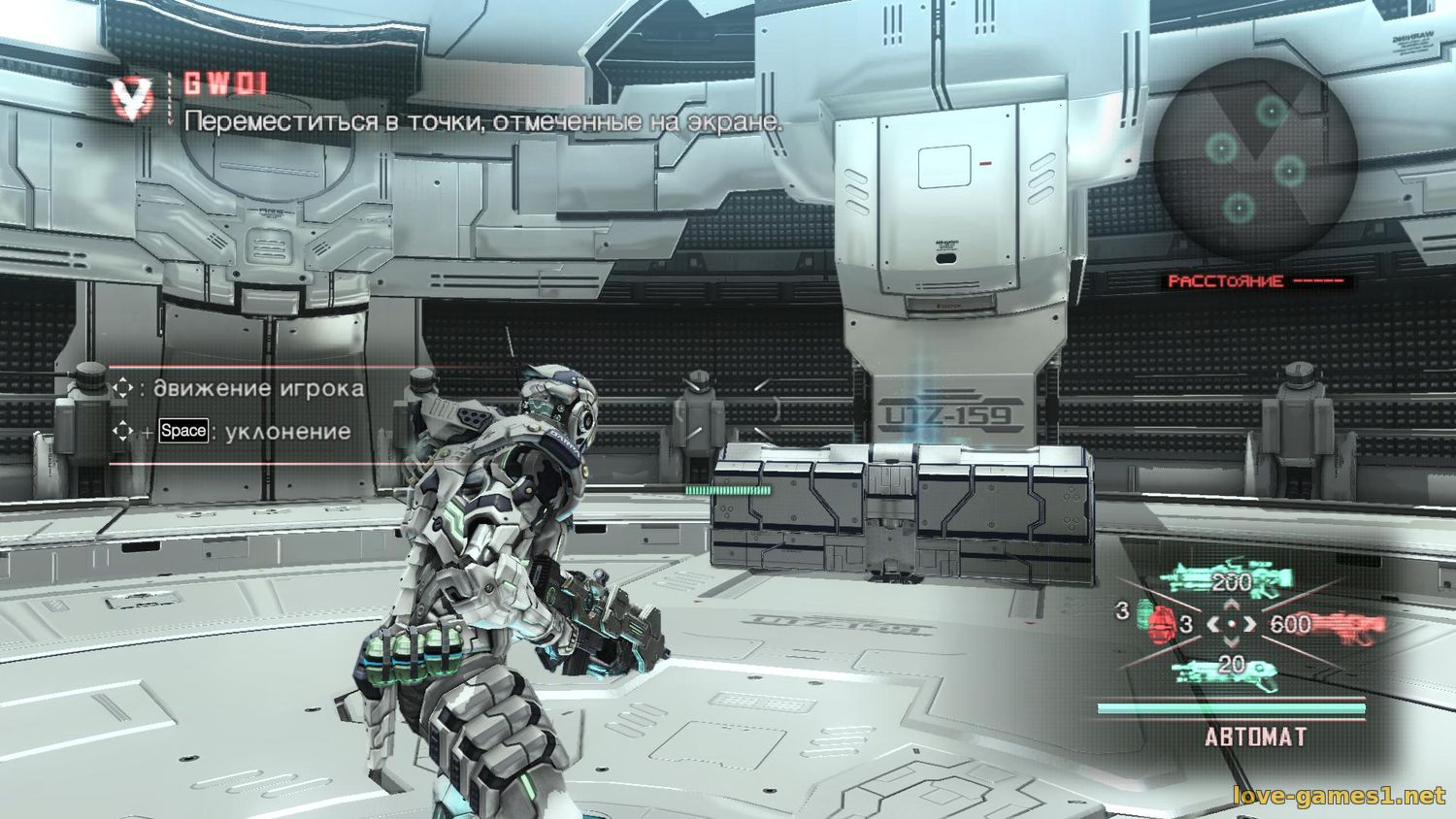Select the red grenade icon
The height and width of the screenshot is (819, 1456).
click(x=1160, y=622)
